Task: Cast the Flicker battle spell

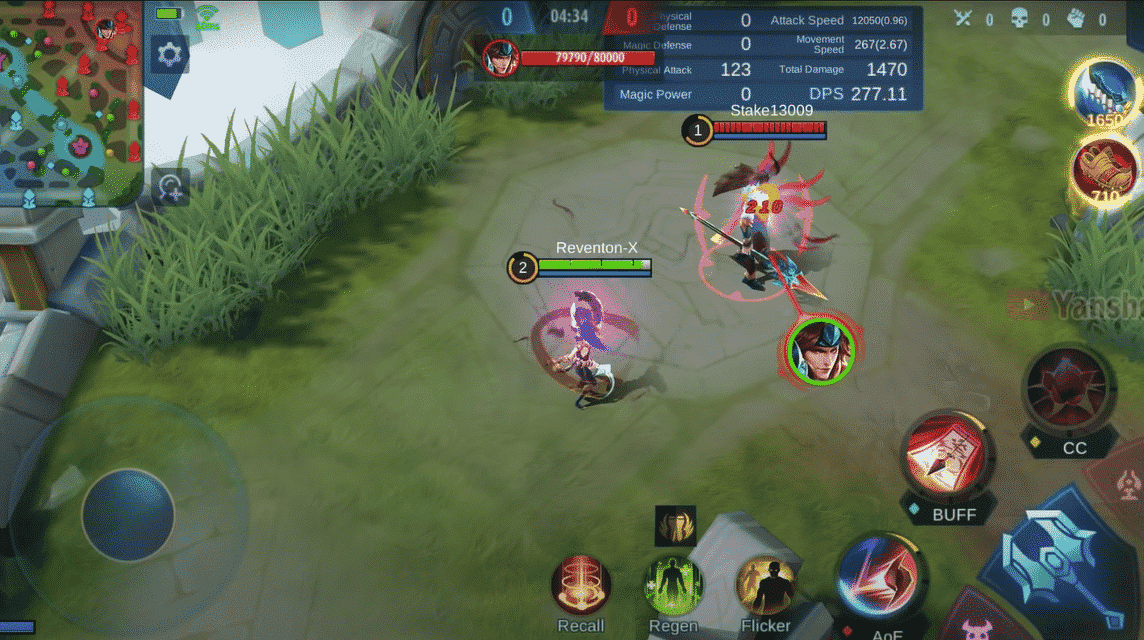Action: click(x=765, y=585)
